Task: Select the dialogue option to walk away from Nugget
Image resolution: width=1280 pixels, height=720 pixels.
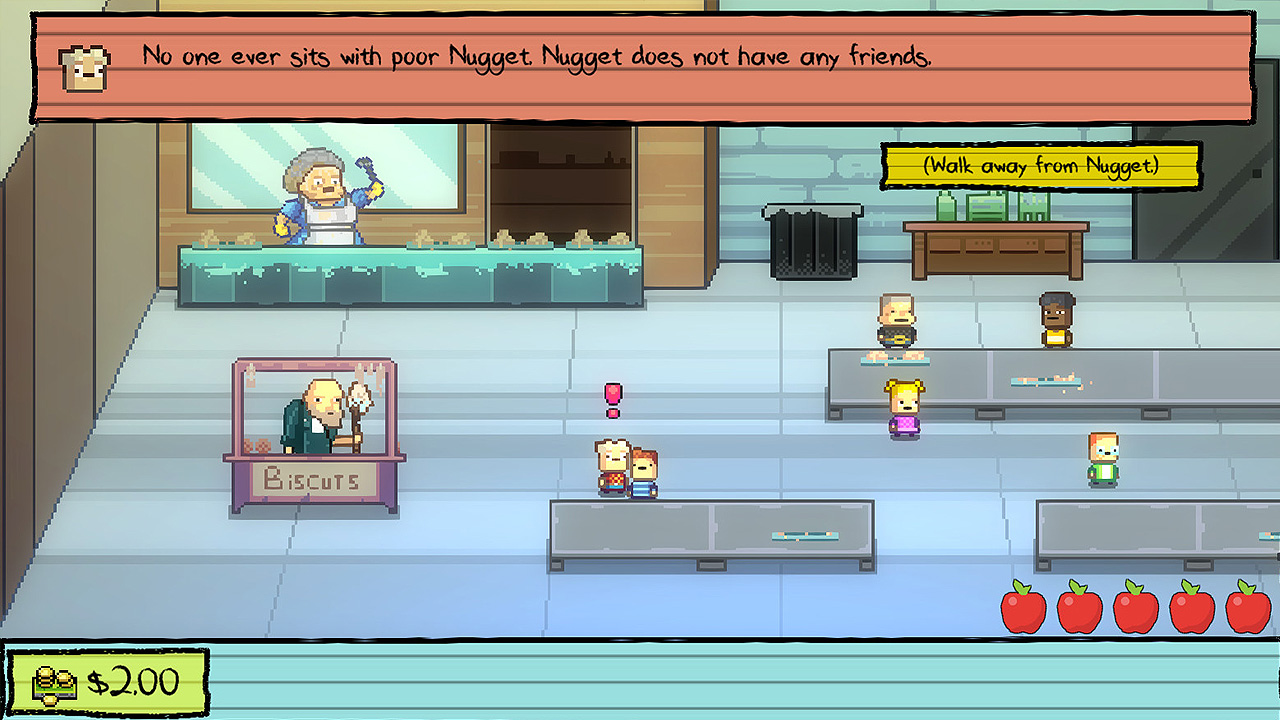Action: click(x=1040, y=167)
